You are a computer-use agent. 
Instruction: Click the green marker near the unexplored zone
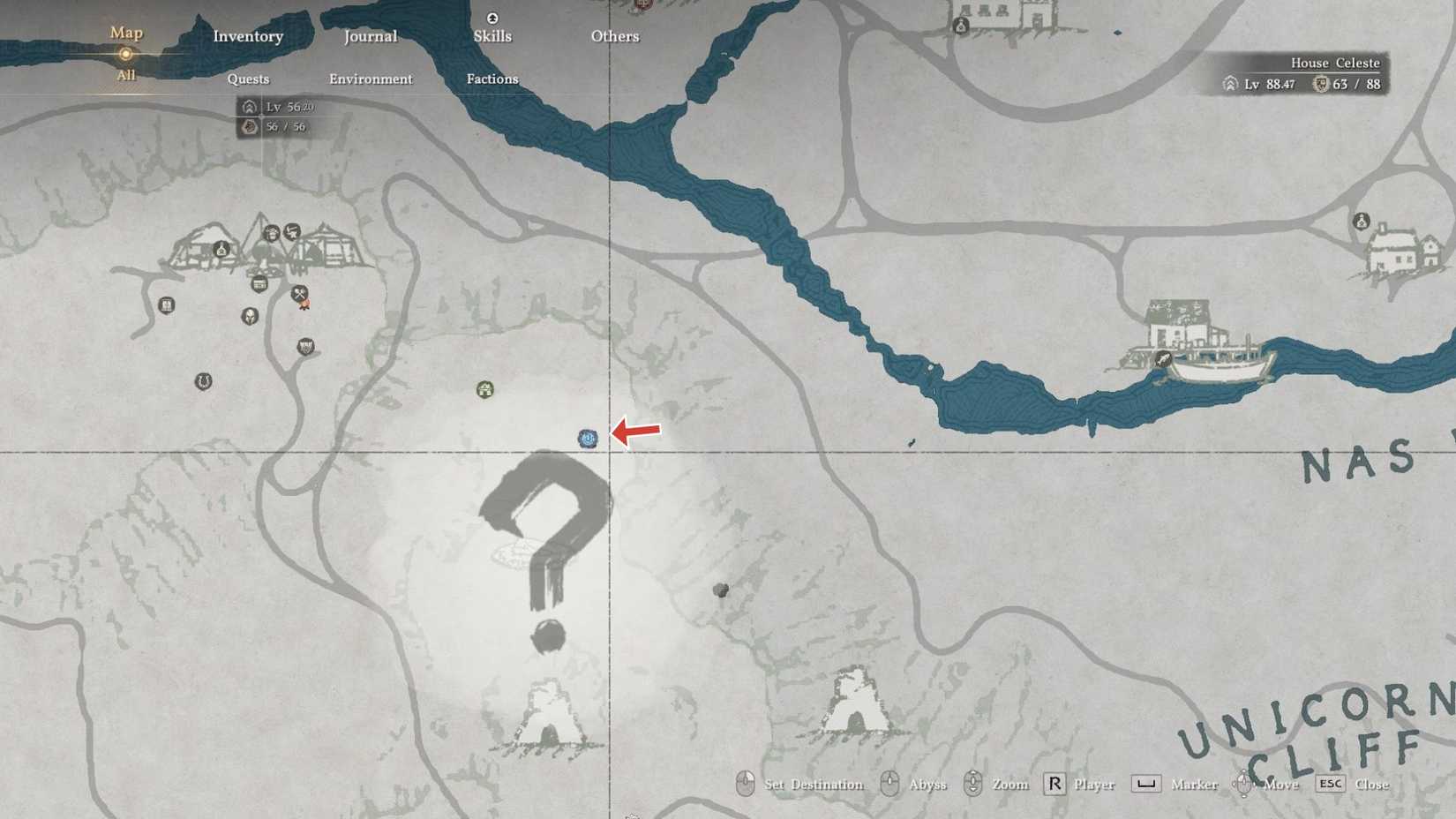coord(484,387)
